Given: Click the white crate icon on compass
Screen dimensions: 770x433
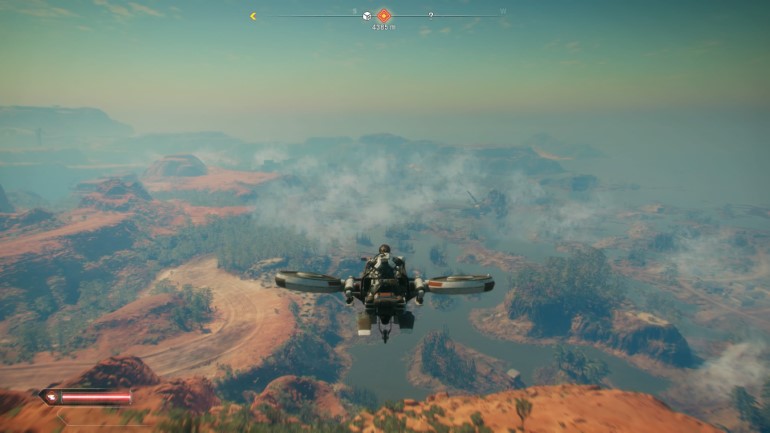Looking at the screenshot, I should tap(367, 16).
